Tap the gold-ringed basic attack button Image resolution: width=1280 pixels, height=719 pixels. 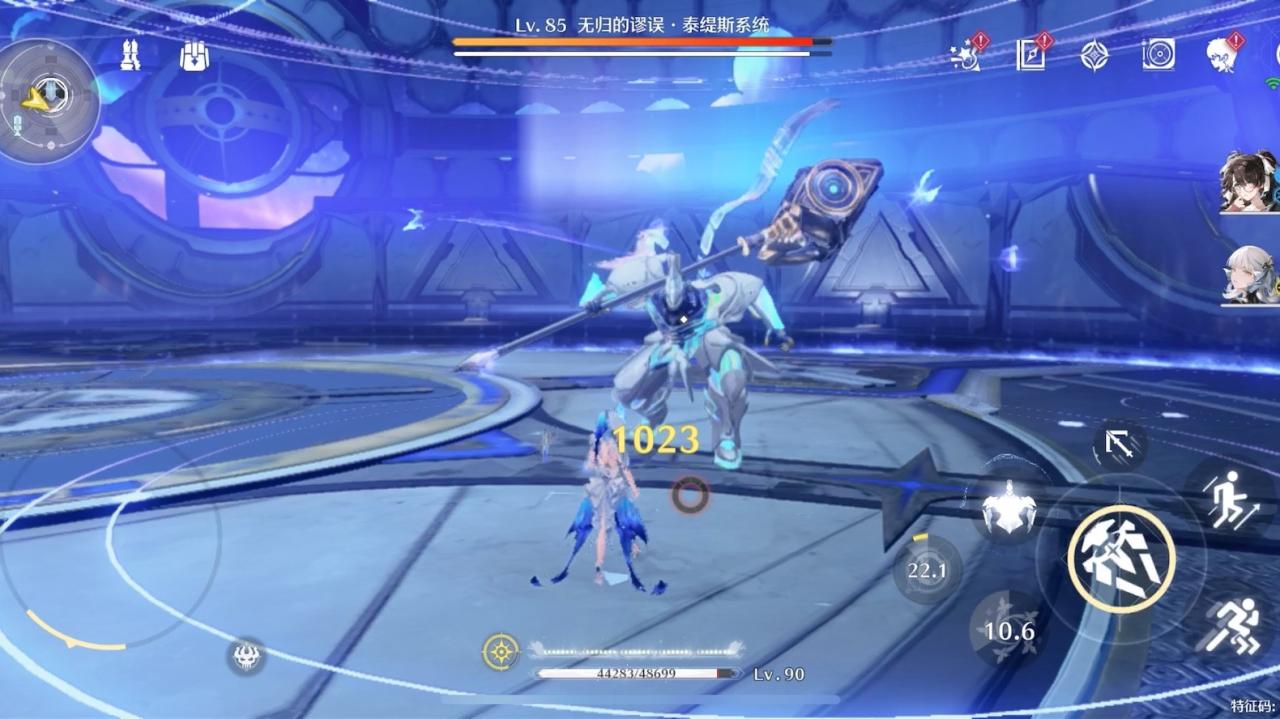(x=1120, y=559)
